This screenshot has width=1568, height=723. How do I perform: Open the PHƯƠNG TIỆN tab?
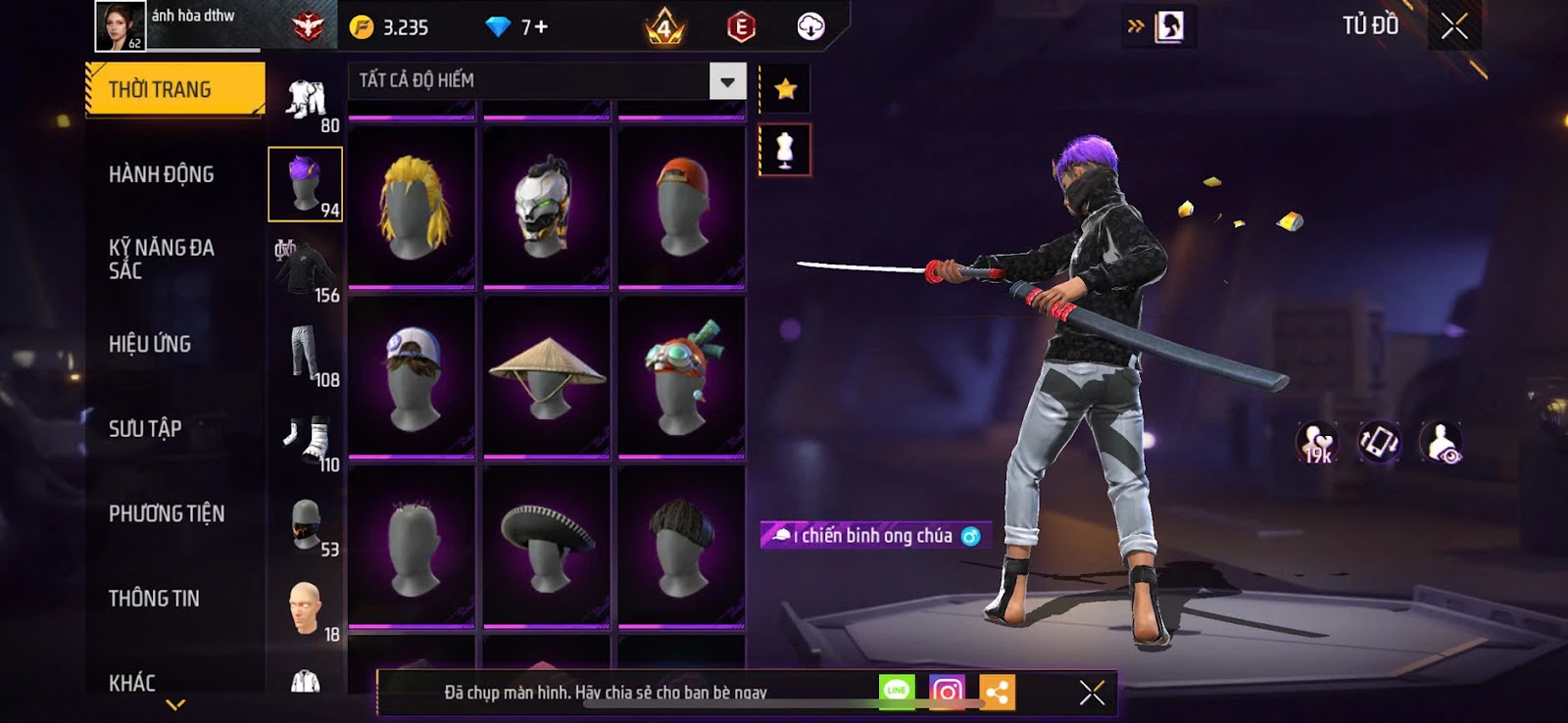pyautogui.click(x=167, y=513)
